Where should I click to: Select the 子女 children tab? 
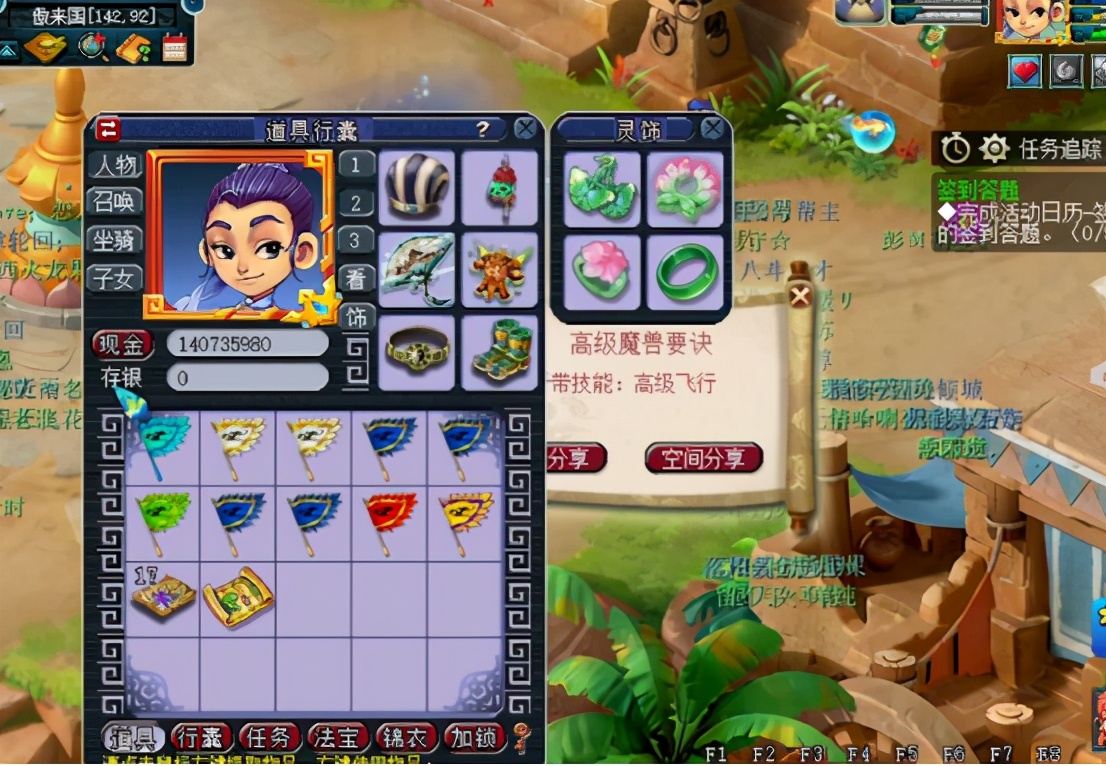point(115,278)
